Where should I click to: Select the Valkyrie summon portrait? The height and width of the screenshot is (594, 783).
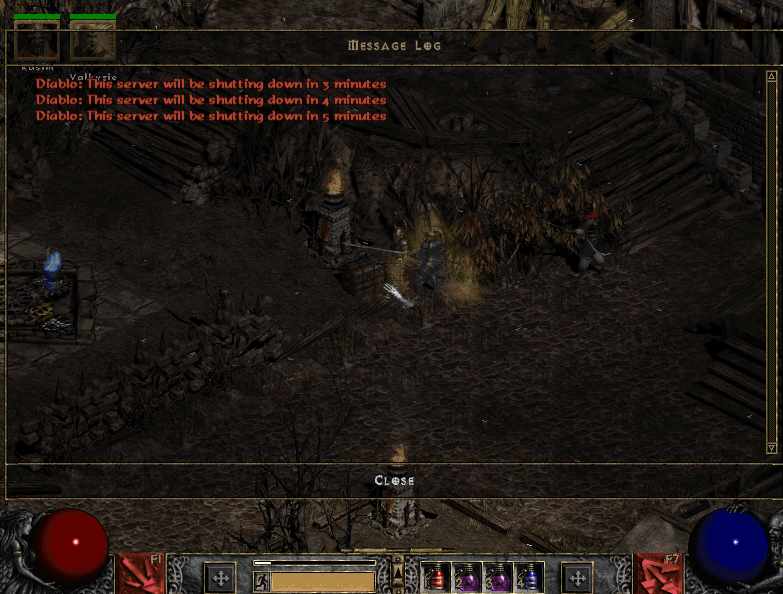93,40
